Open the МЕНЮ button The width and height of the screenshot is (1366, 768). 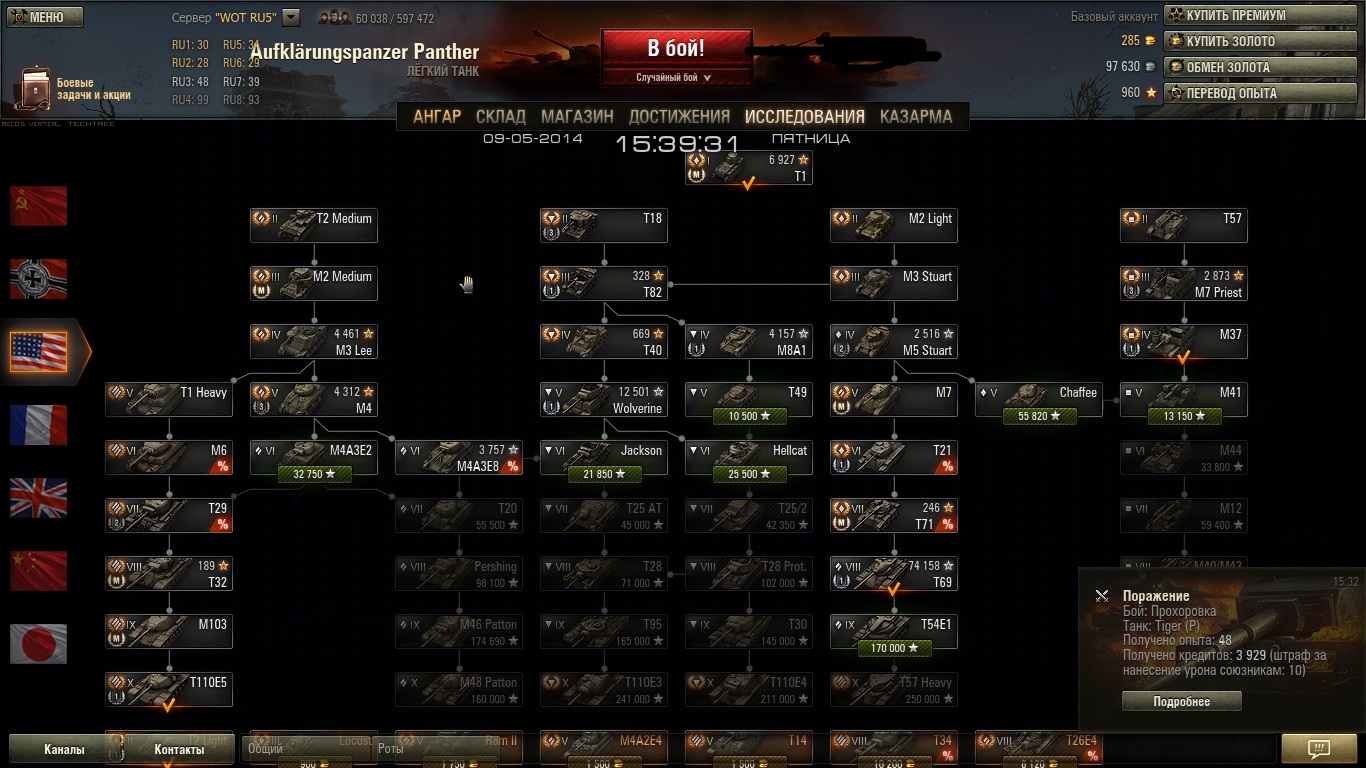click(x=44, y=17)
